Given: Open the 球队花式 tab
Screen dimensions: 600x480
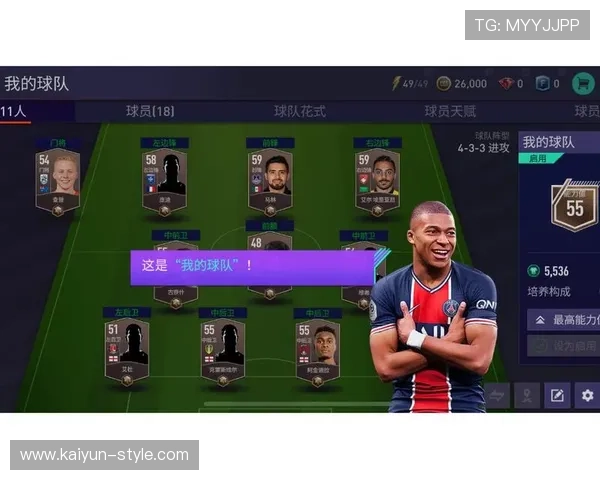Looking at the screenshot, I should pos(300,111).
